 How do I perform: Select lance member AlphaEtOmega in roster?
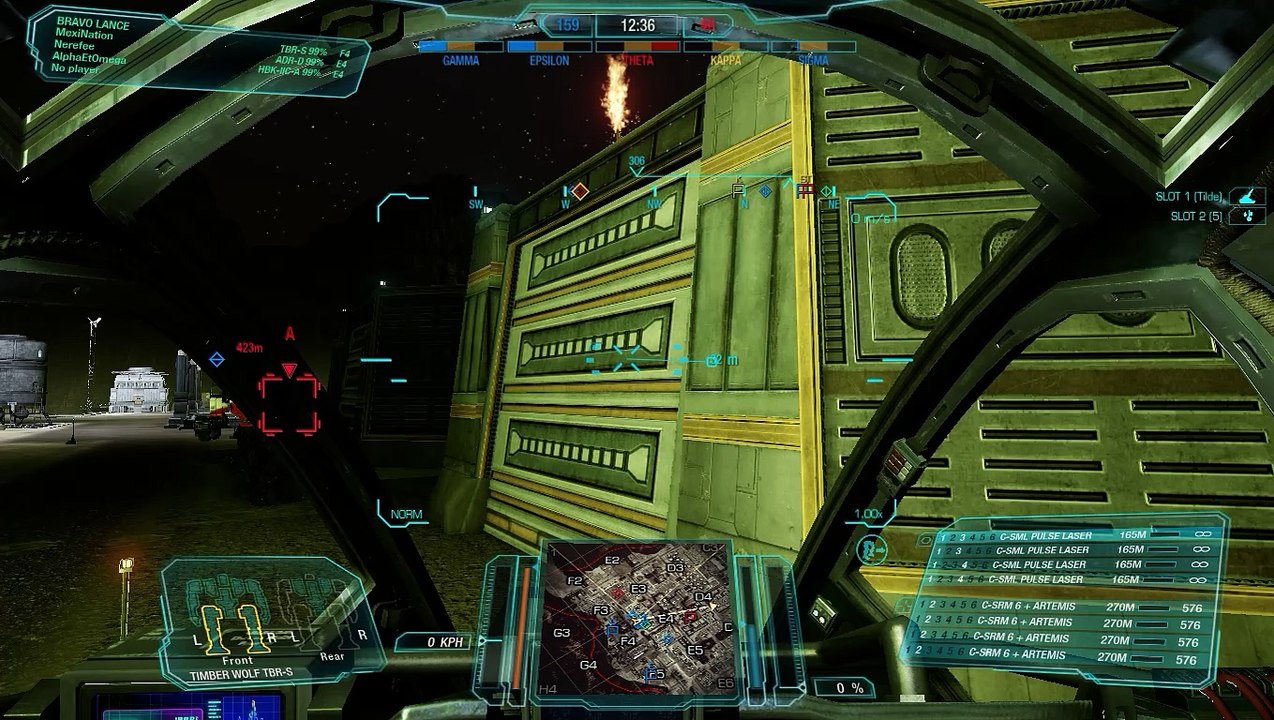click(x=89, y=58)
